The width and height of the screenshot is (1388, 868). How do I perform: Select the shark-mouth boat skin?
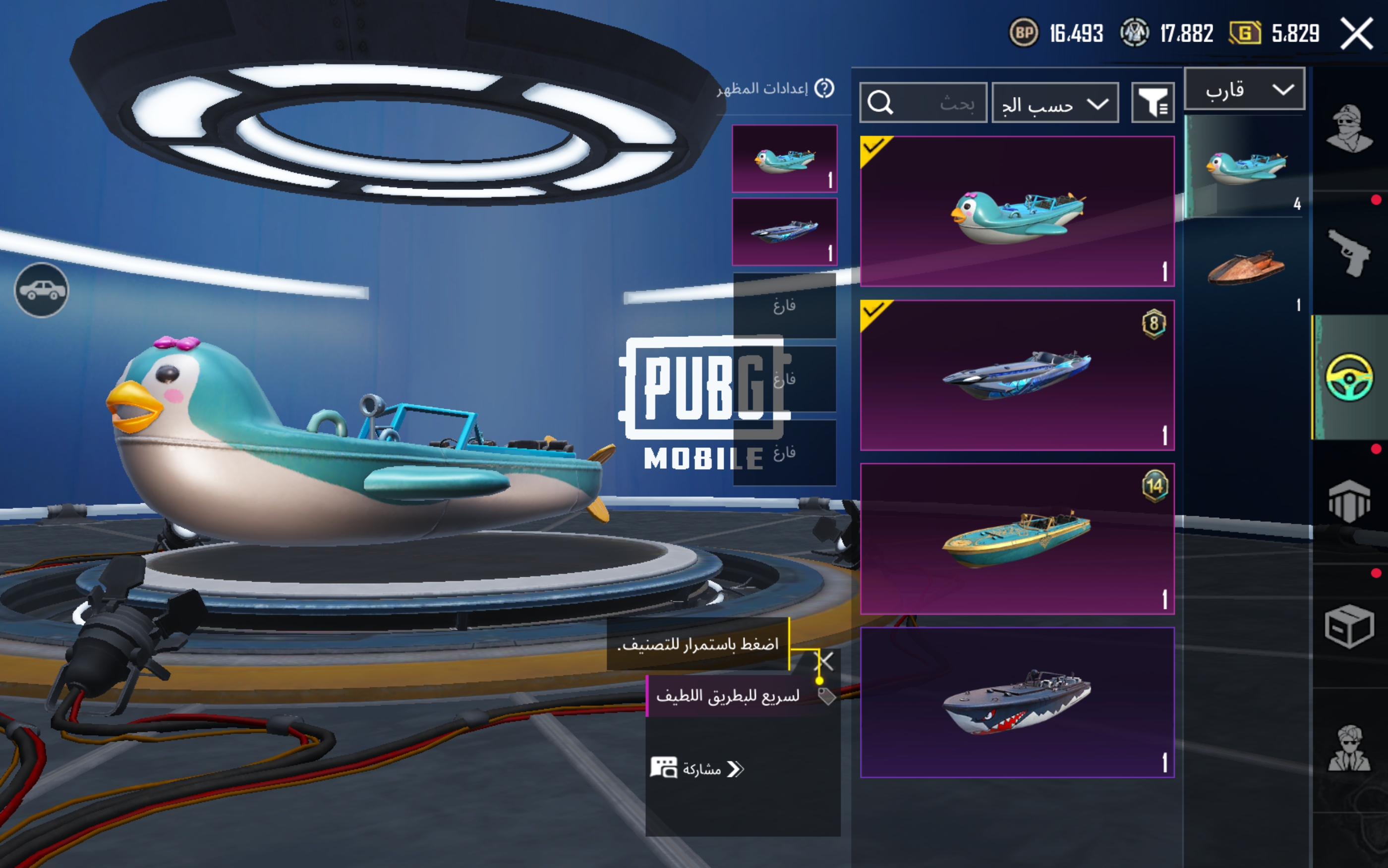1017,702
